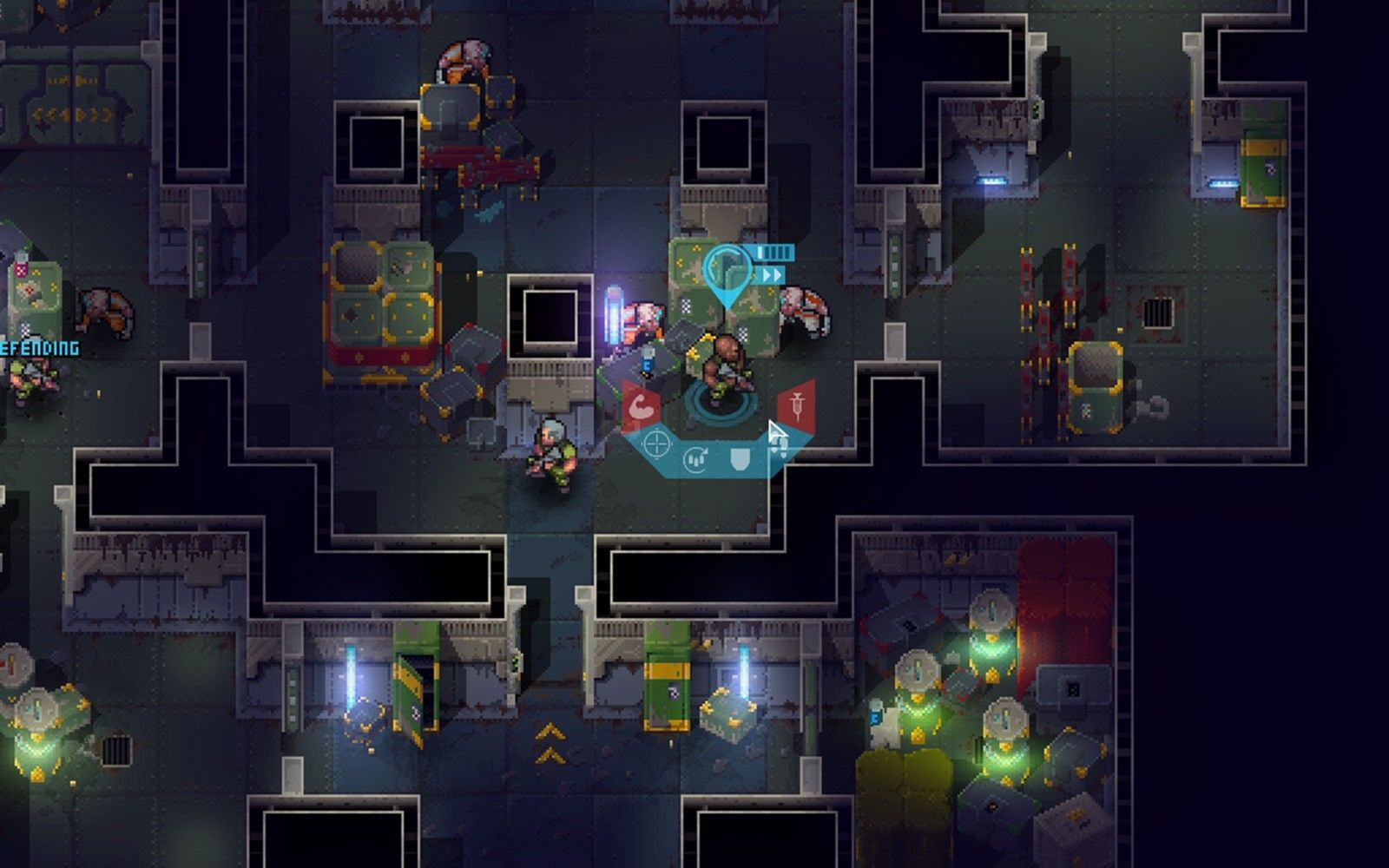
Task: Activate the shield defend action
Action: point(739,458)
